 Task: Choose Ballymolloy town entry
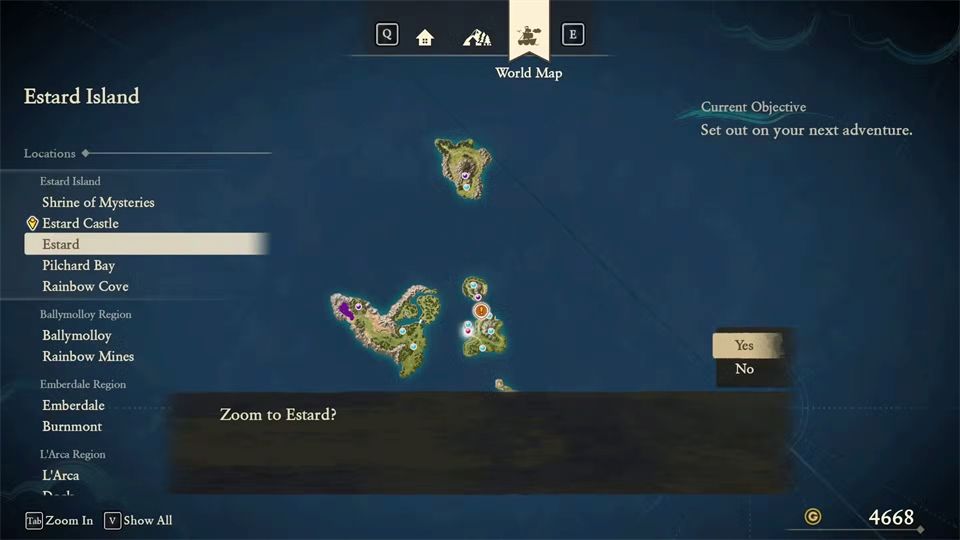[x=76, y=335]
